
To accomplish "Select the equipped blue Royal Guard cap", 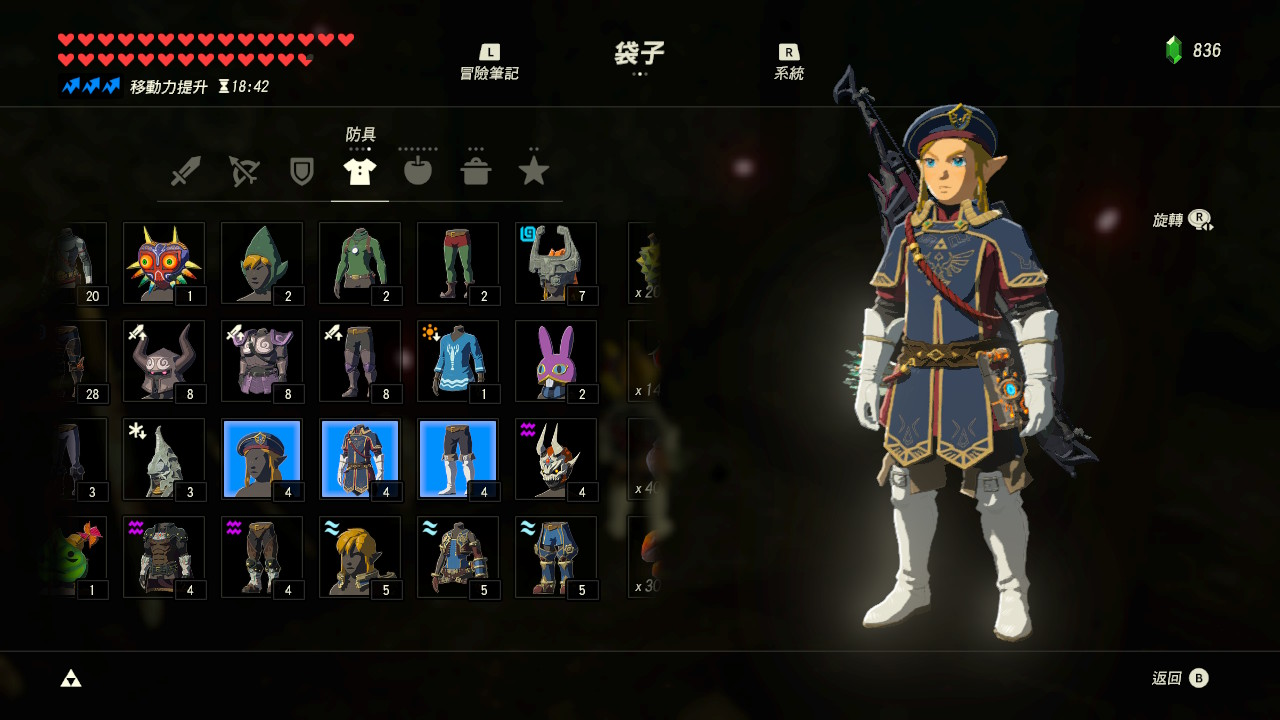I will coord(262,457).
